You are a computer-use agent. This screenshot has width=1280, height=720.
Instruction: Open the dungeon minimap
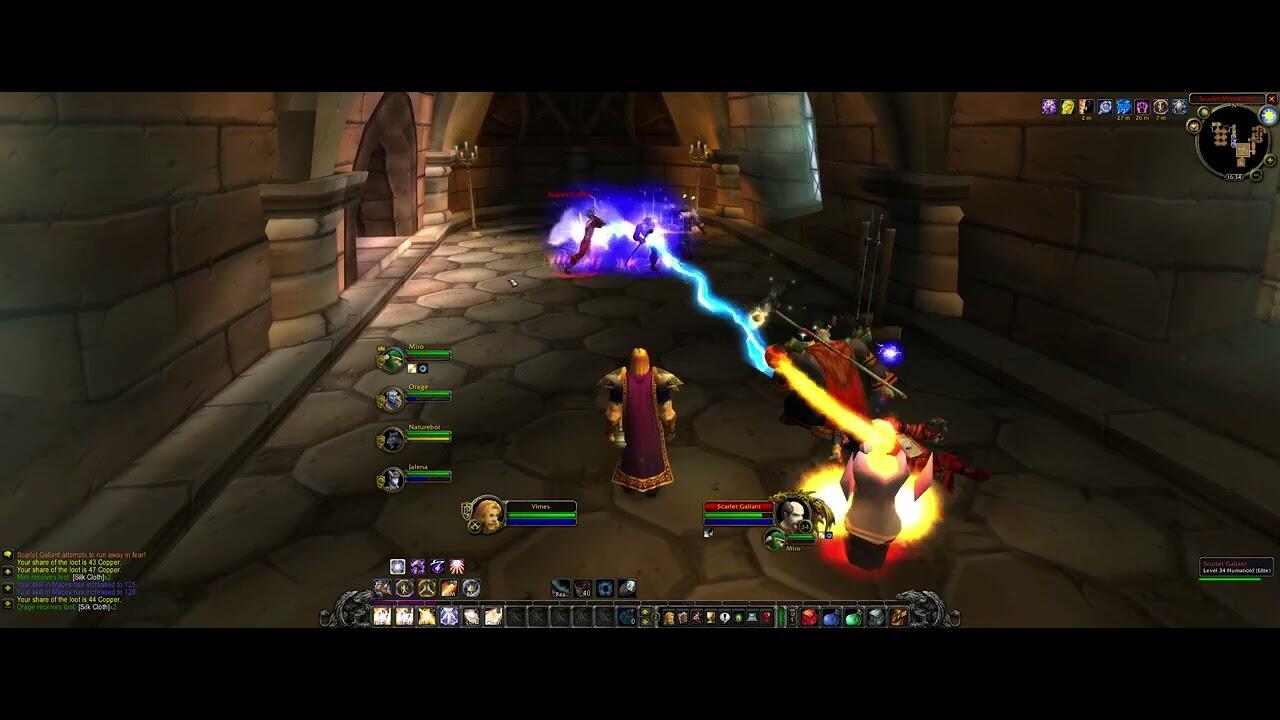click(x=1234, y=140)
